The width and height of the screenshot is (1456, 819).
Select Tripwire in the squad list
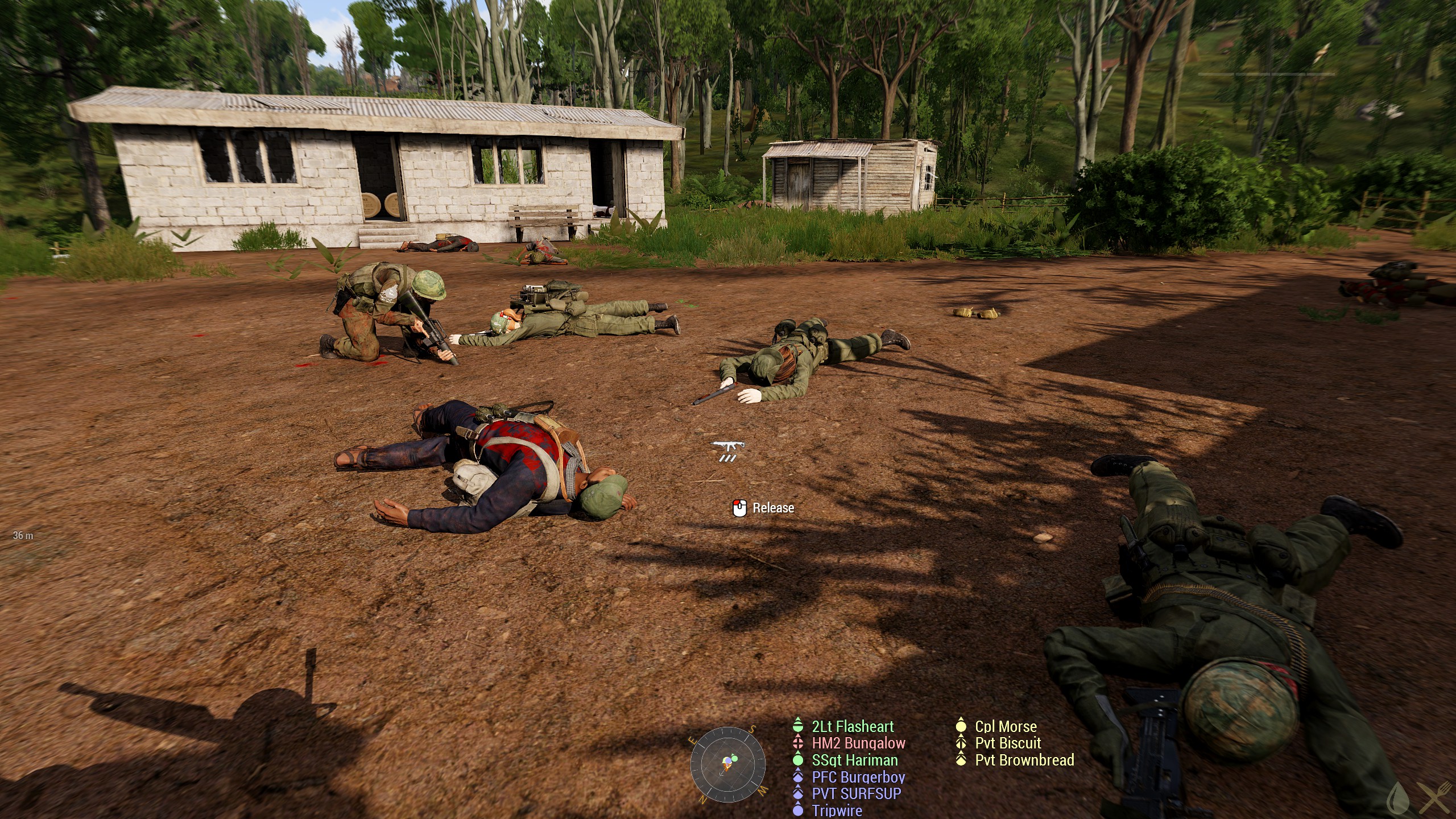click(836, 810)
